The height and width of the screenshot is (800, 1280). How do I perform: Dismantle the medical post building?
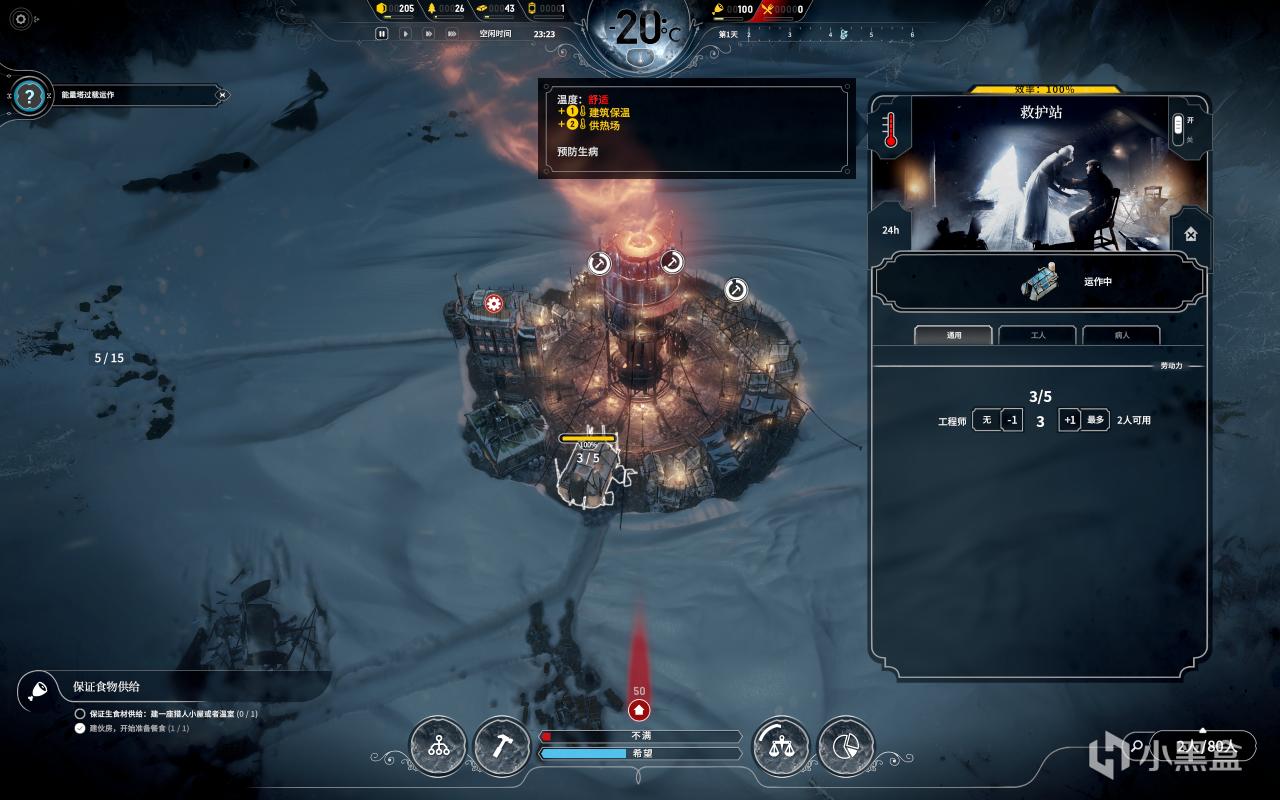1190,234
